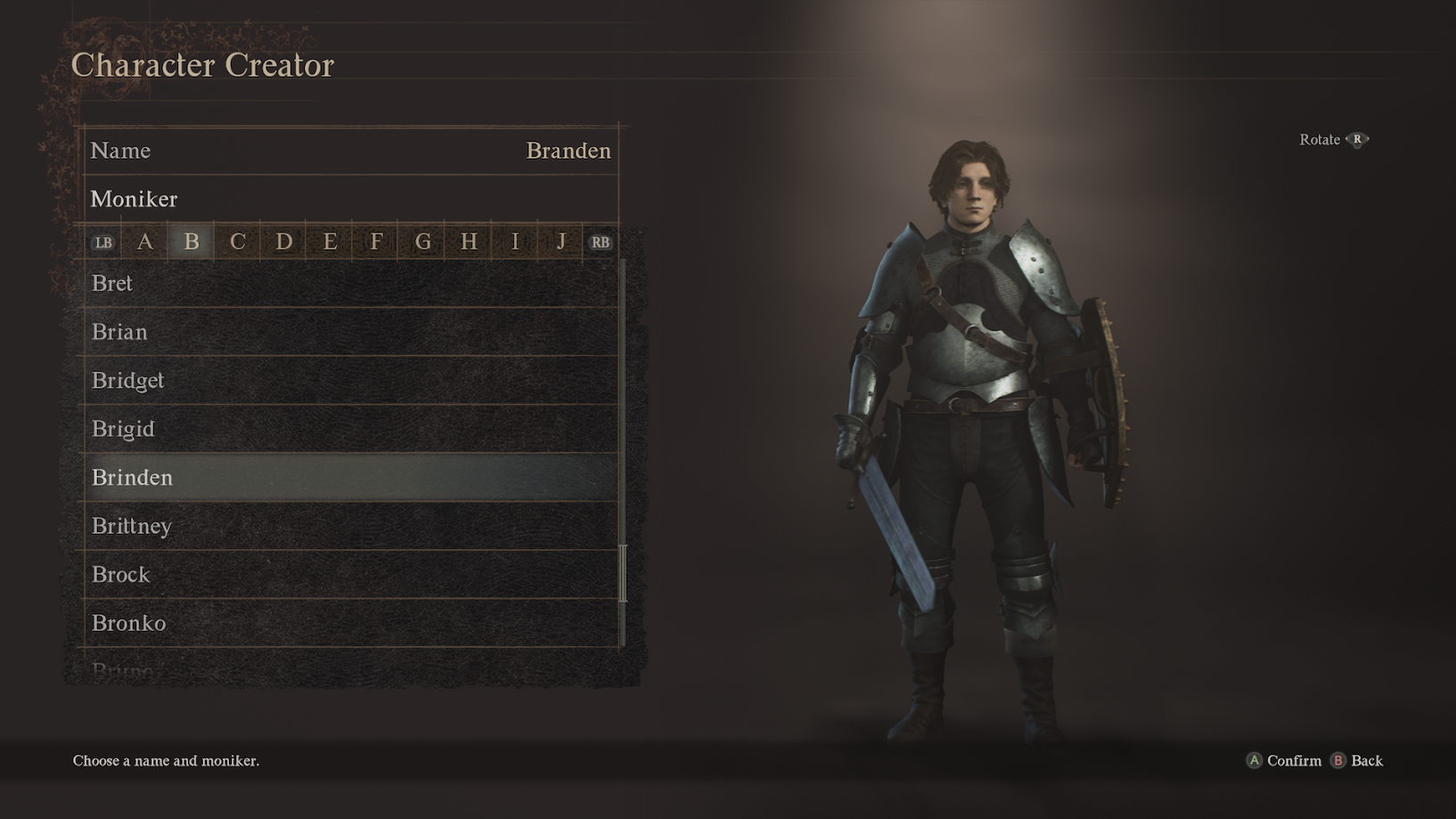Select the Bronko moniker

pyautogui.click(x=350, y=623)
